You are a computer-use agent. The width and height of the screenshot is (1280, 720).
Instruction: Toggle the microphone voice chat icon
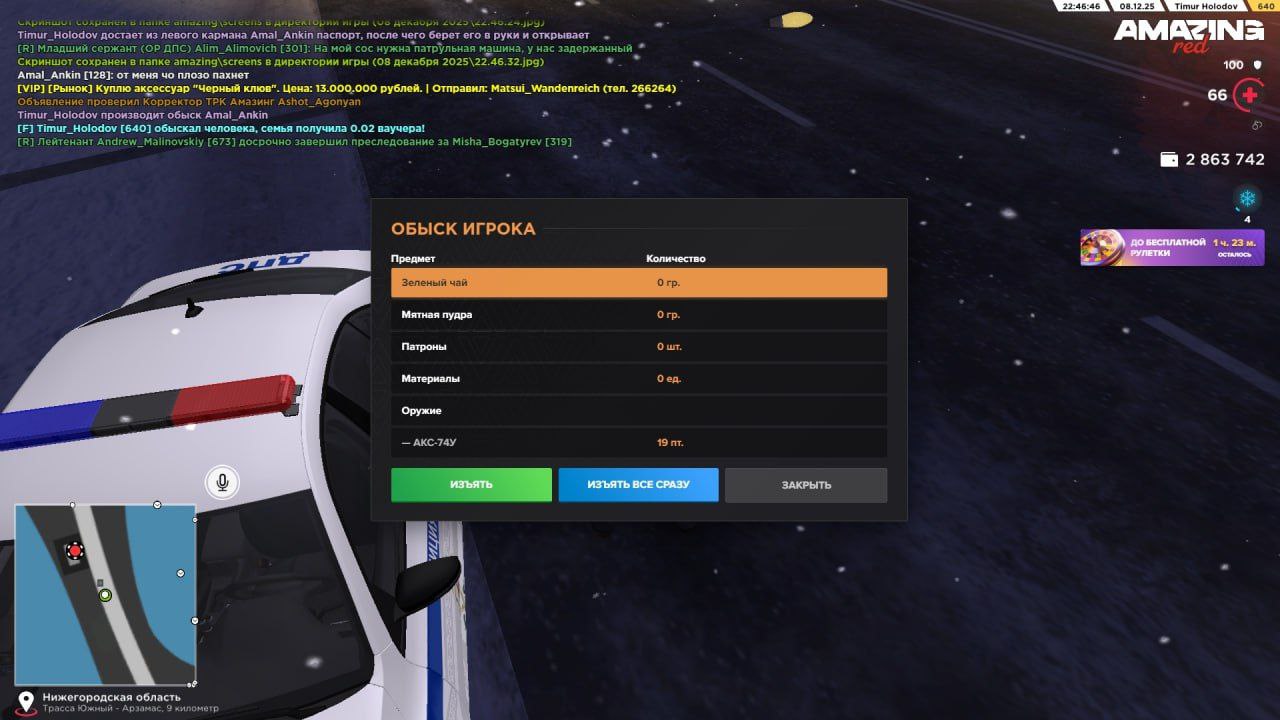click(222, 483)
